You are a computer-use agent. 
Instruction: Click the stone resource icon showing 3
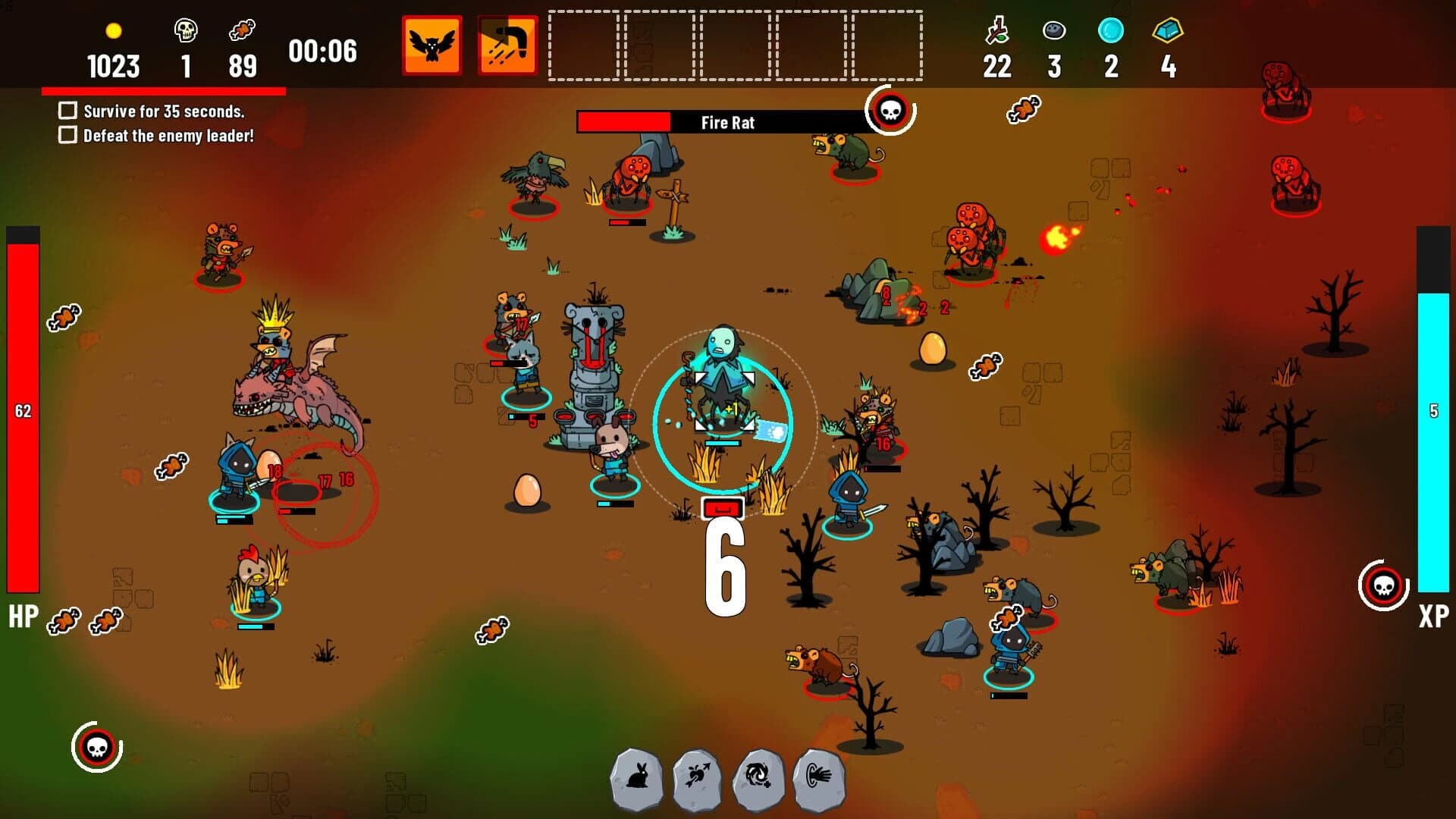point(1053,30)
